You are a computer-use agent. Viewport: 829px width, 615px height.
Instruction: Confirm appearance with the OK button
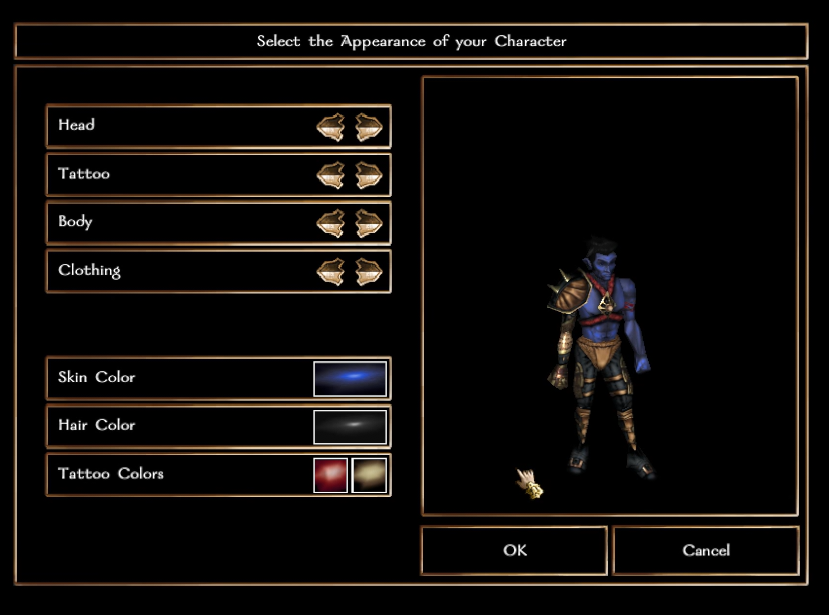pyautogui.click(x=514, y=551)
